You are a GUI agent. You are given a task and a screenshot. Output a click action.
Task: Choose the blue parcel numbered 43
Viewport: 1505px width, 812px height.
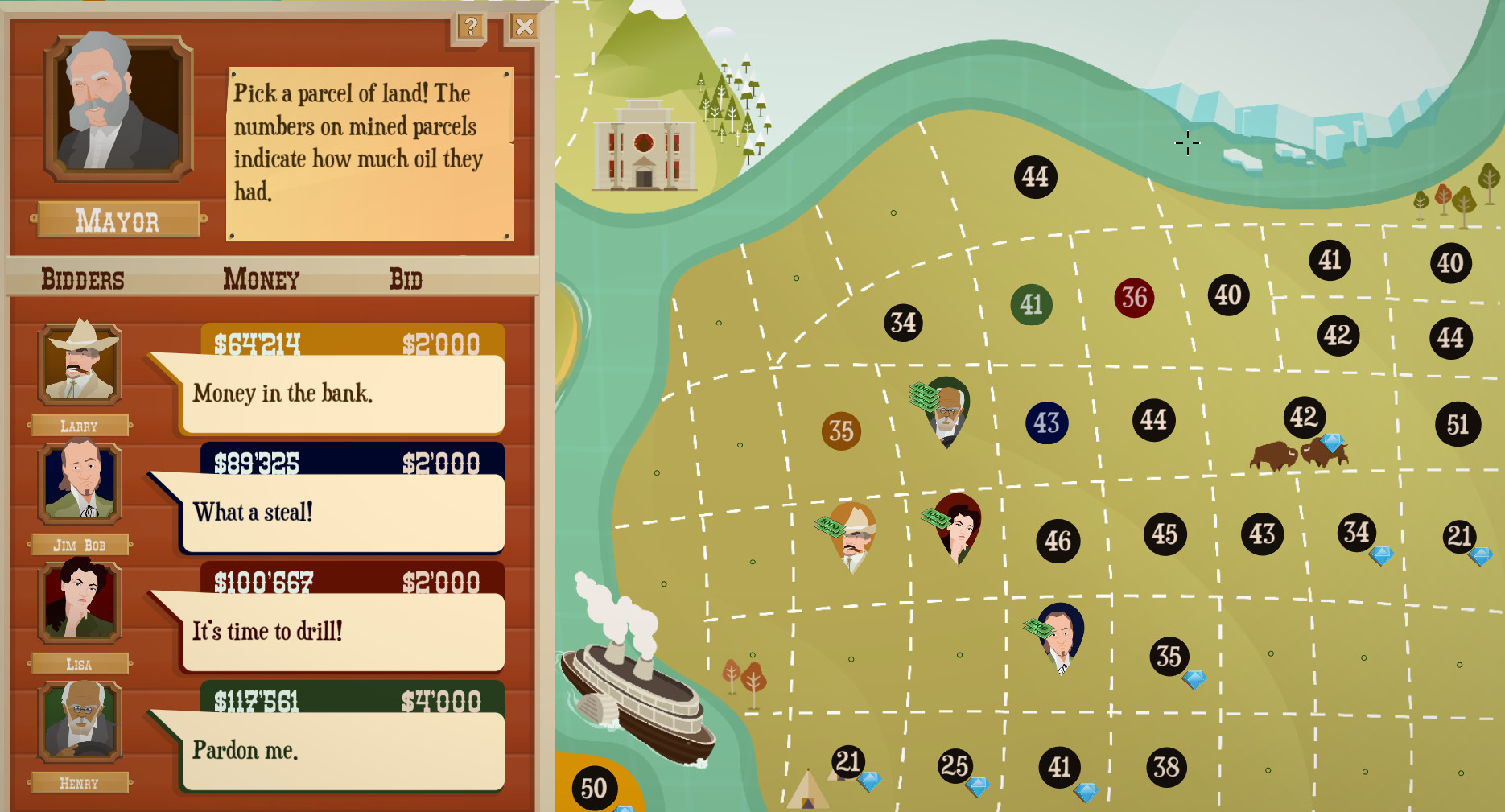click(1046, 423)
